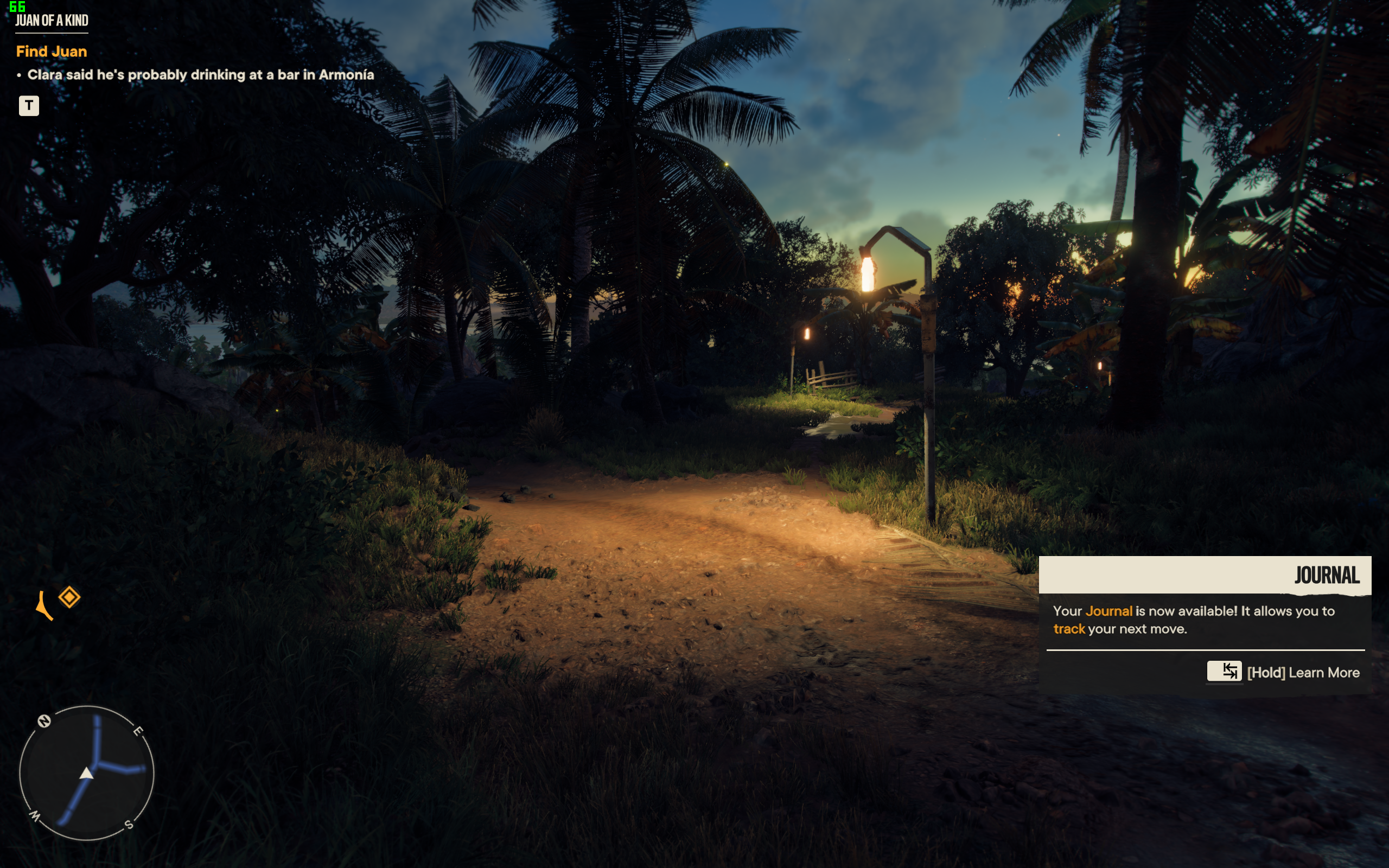The width and height of the screenshot is (1389, 868).
Task: Select the Juan of a Kind mission title
Action: (x=52, y=21)
